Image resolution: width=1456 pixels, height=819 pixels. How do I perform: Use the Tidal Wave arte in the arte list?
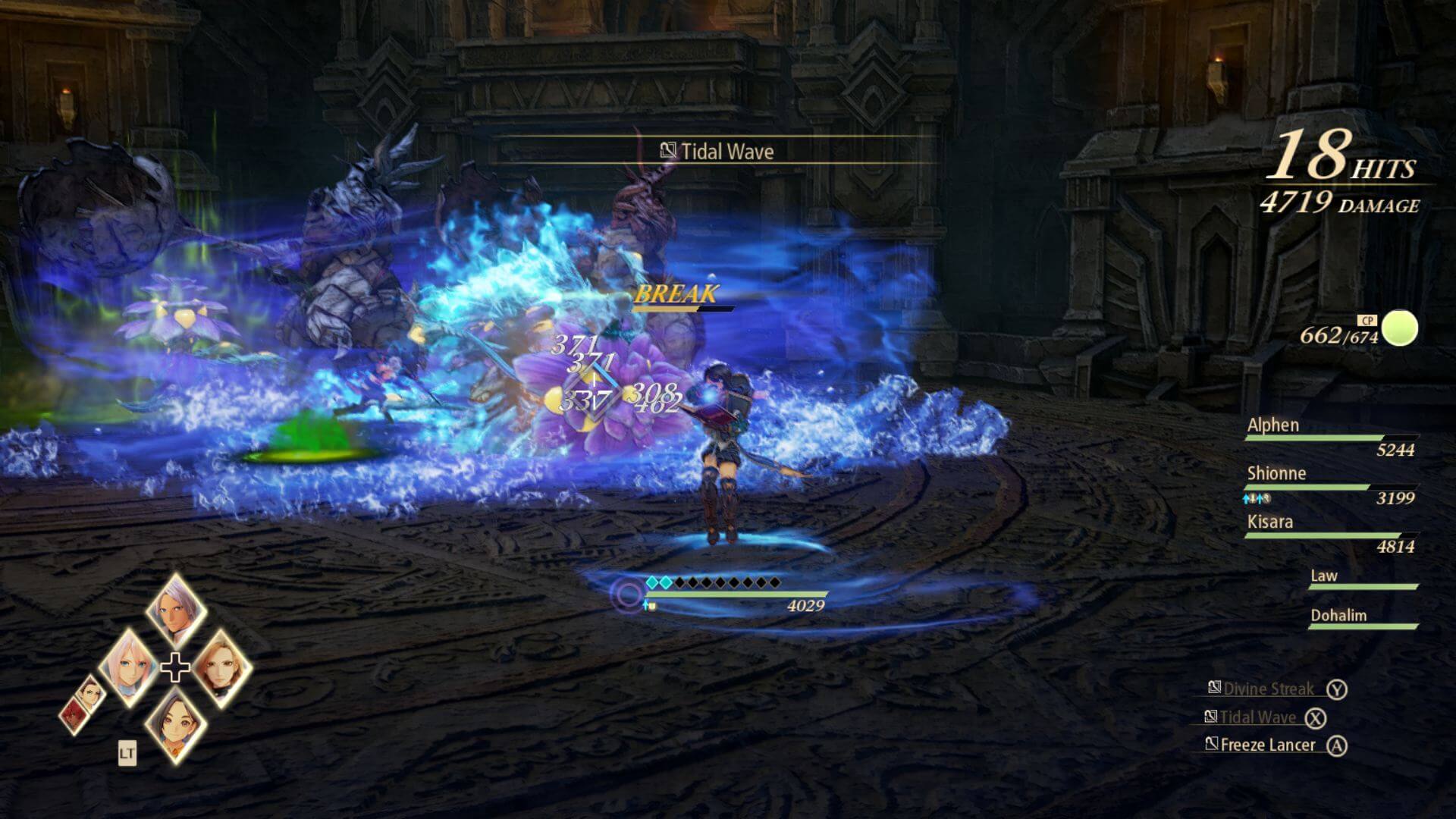click(1257, 717)
